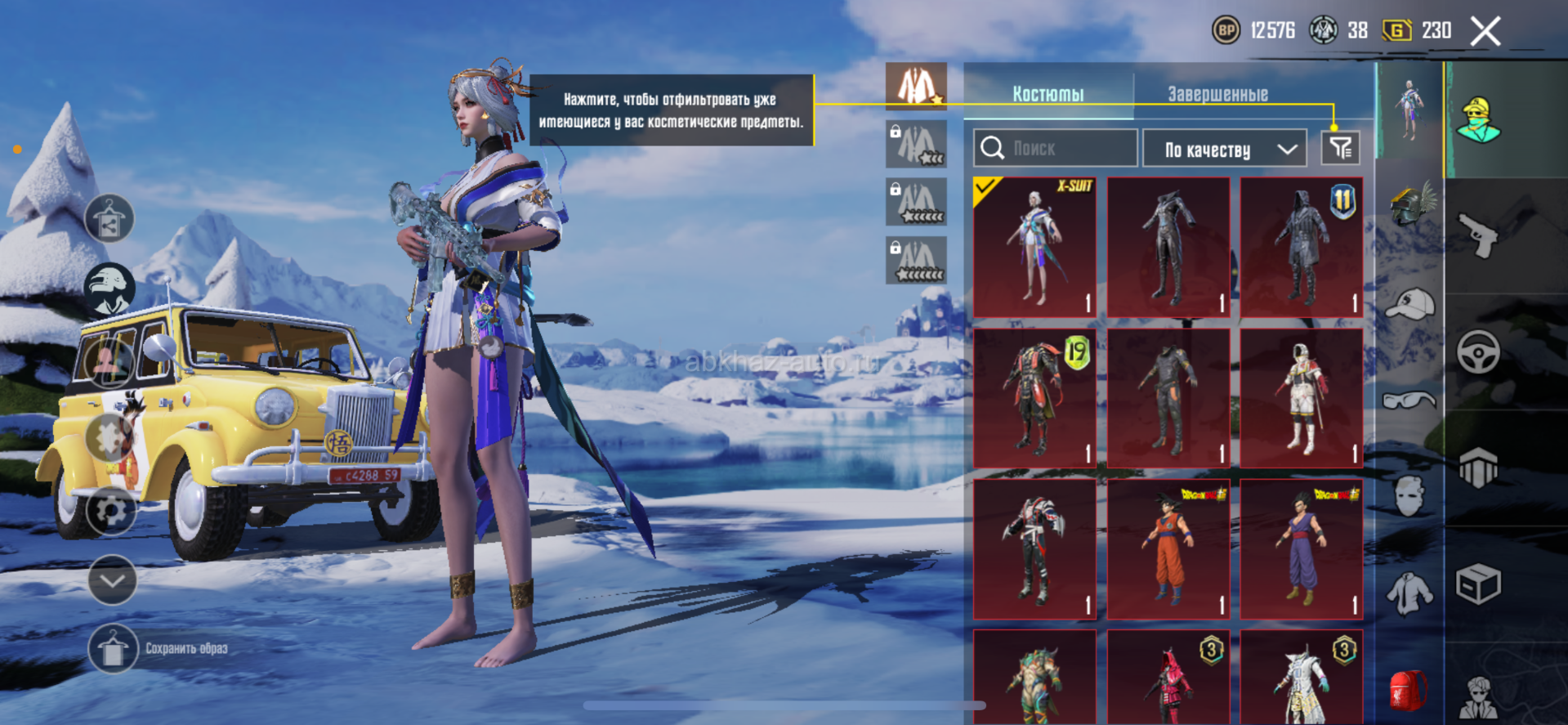Open the red backpack category
Screen dimensions: 1568x725
1409,689
